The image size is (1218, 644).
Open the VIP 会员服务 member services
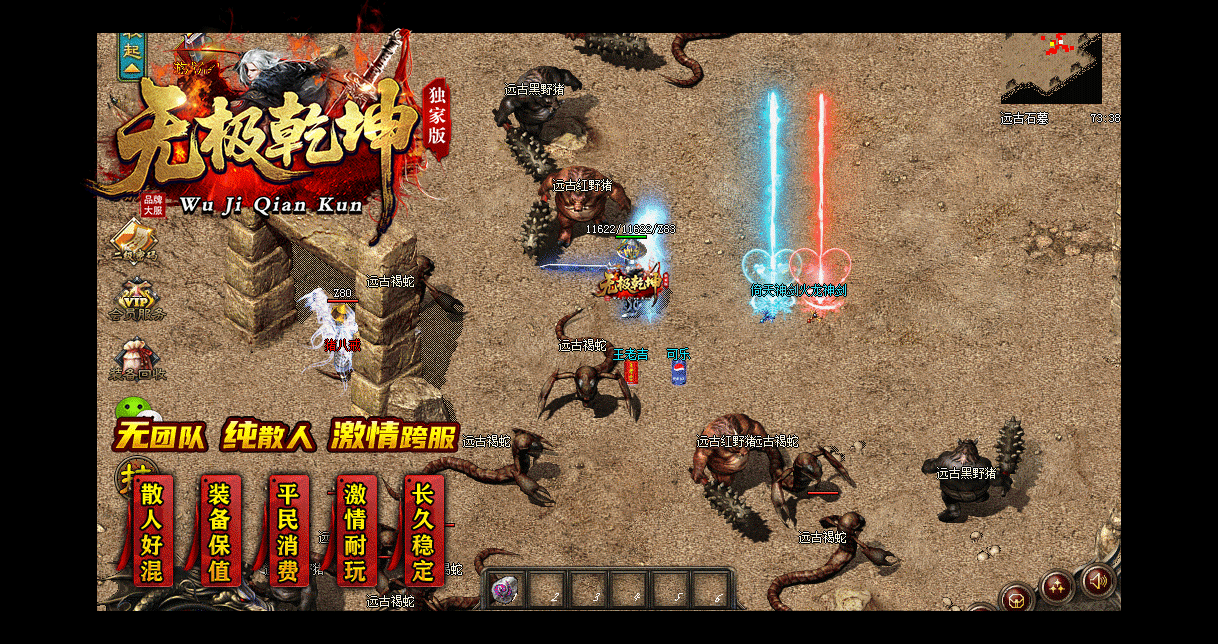click(135, 300)
